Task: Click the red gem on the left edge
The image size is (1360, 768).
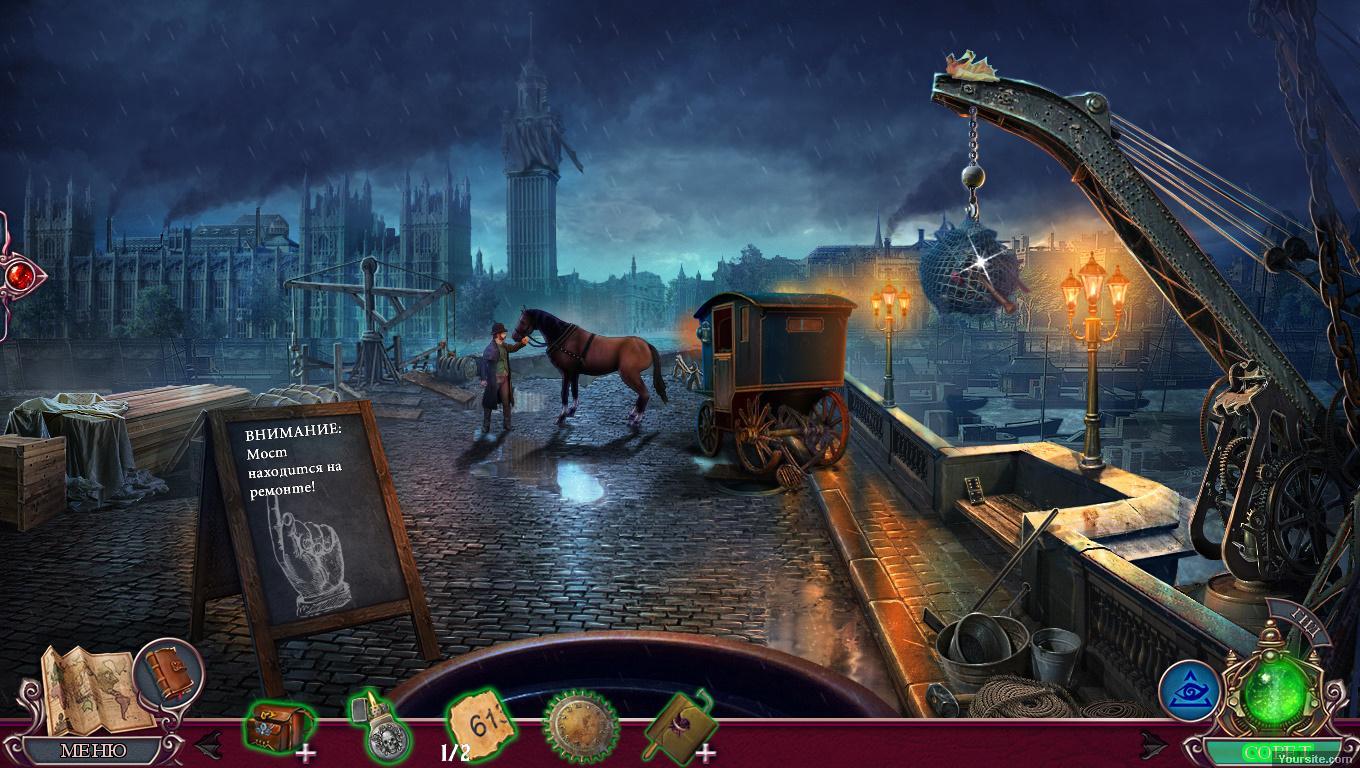Action: coord(14,273)
